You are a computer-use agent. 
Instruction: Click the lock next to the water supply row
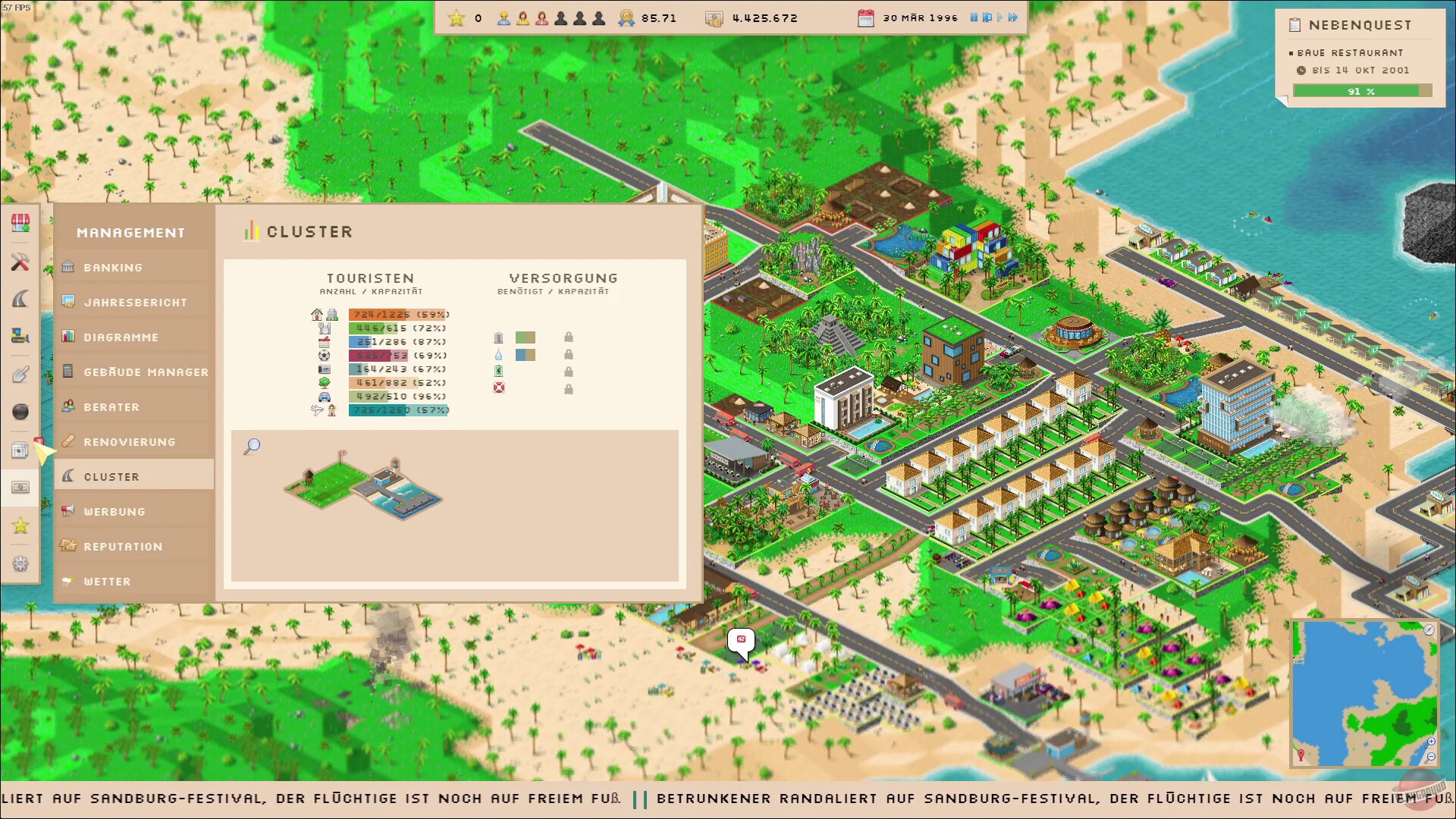[569, 355]
